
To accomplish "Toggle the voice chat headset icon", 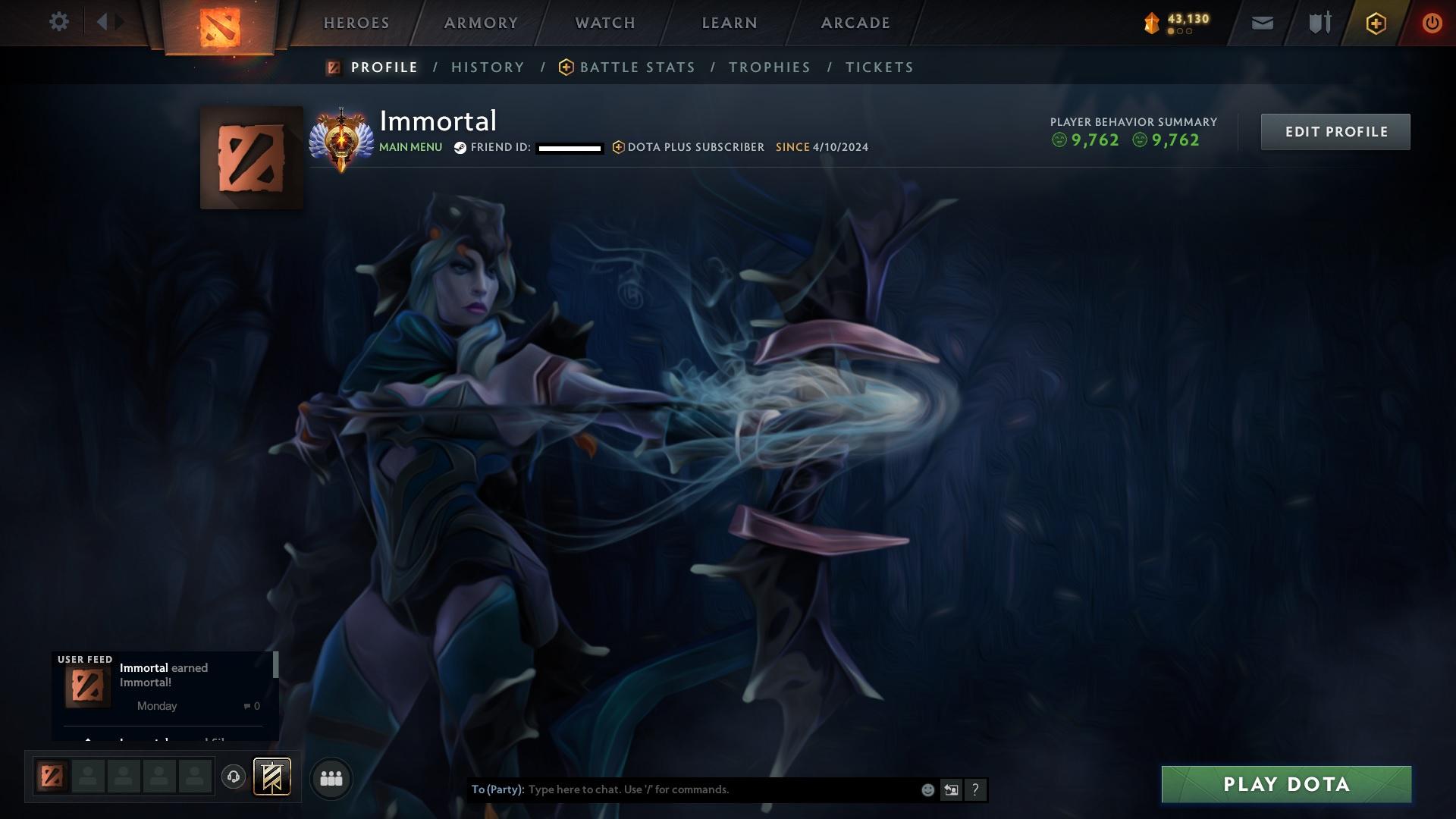I will coord(233,777).
